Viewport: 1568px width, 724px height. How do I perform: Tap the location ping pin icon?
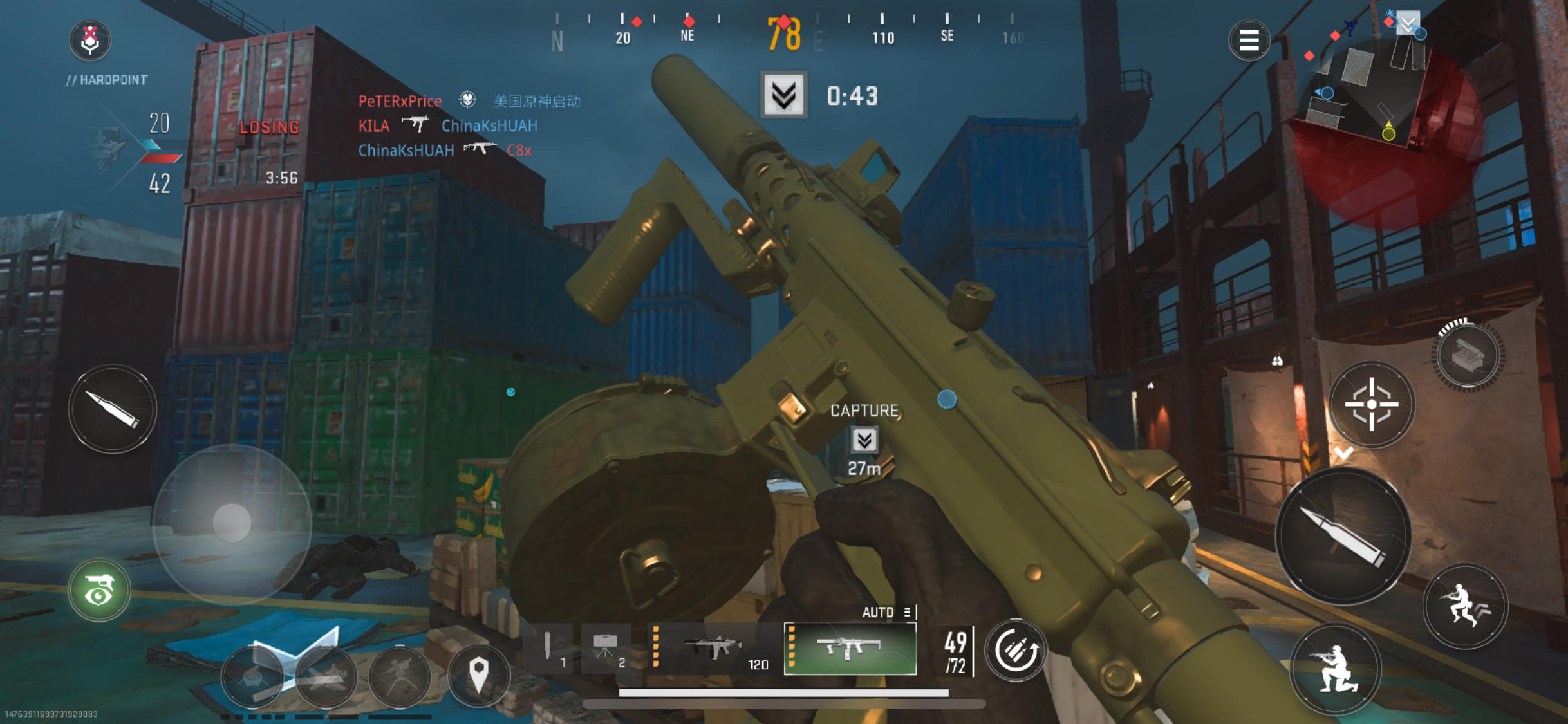[479, 674]
